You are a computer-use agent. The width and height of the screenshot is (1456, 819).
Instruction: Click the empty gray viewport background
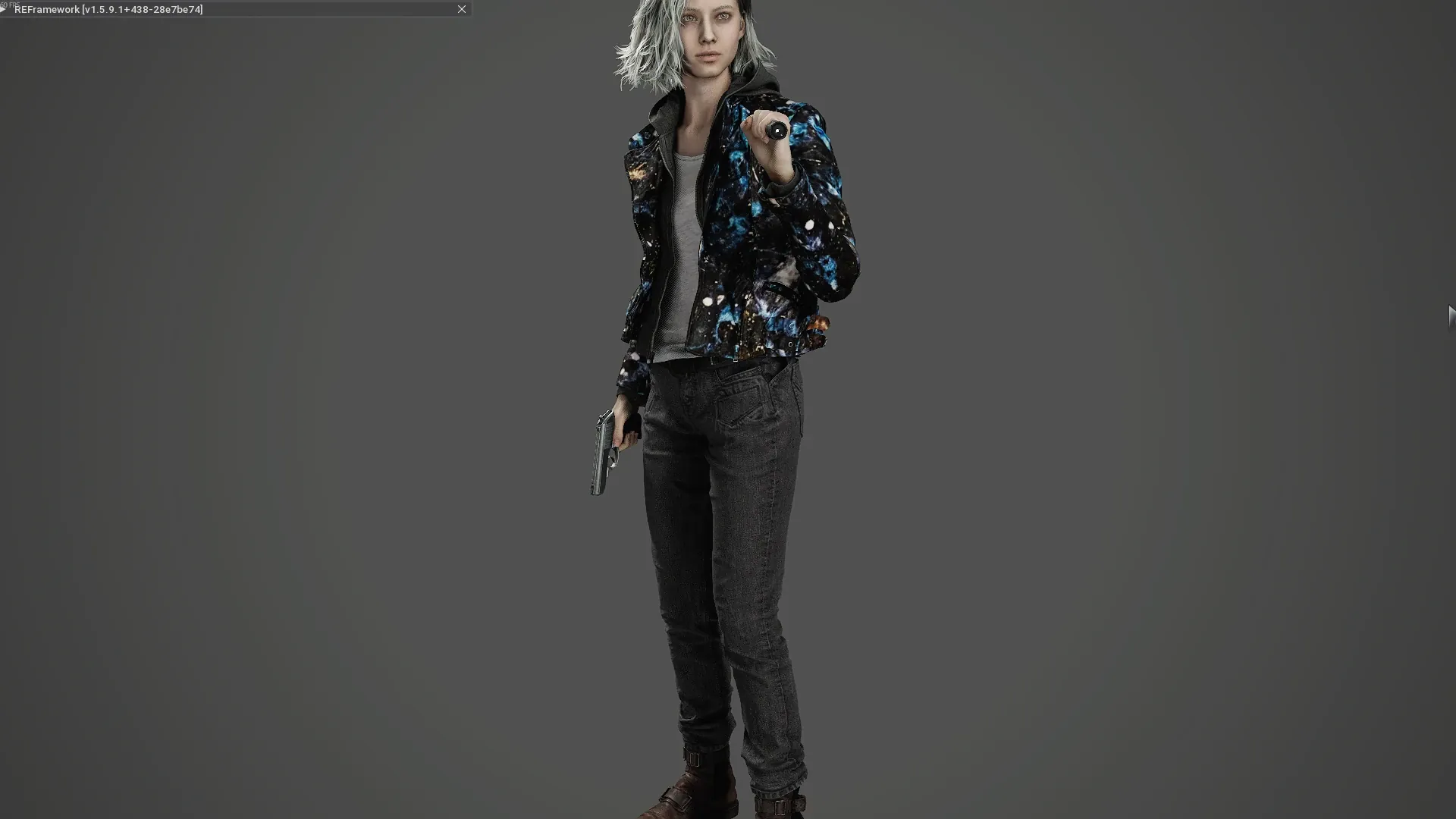[303, 455]
